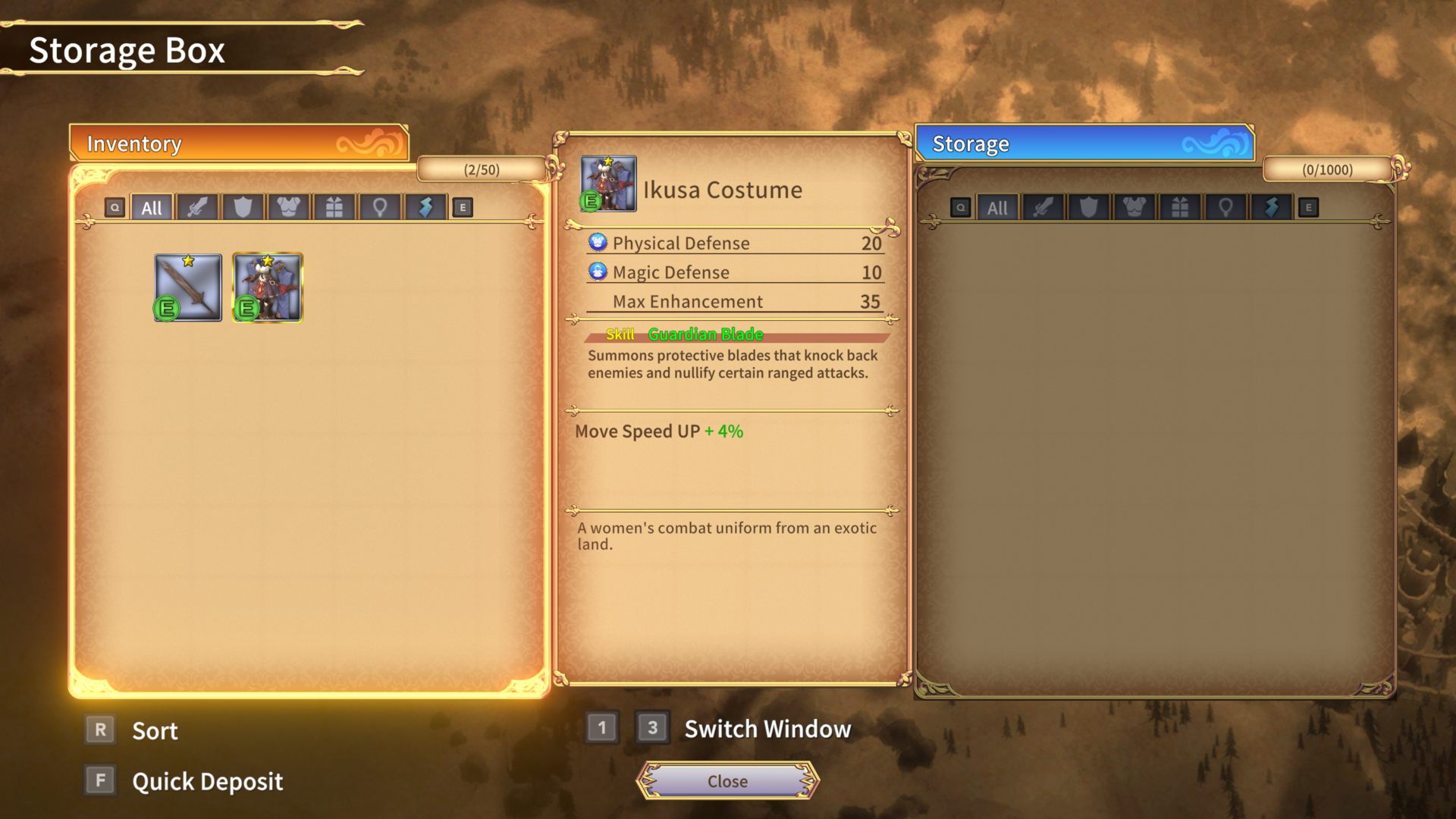Switch to the Storage window header
Viewport: 1456px width, 819px height.
pyautogui.click(x=1084, y=143)
